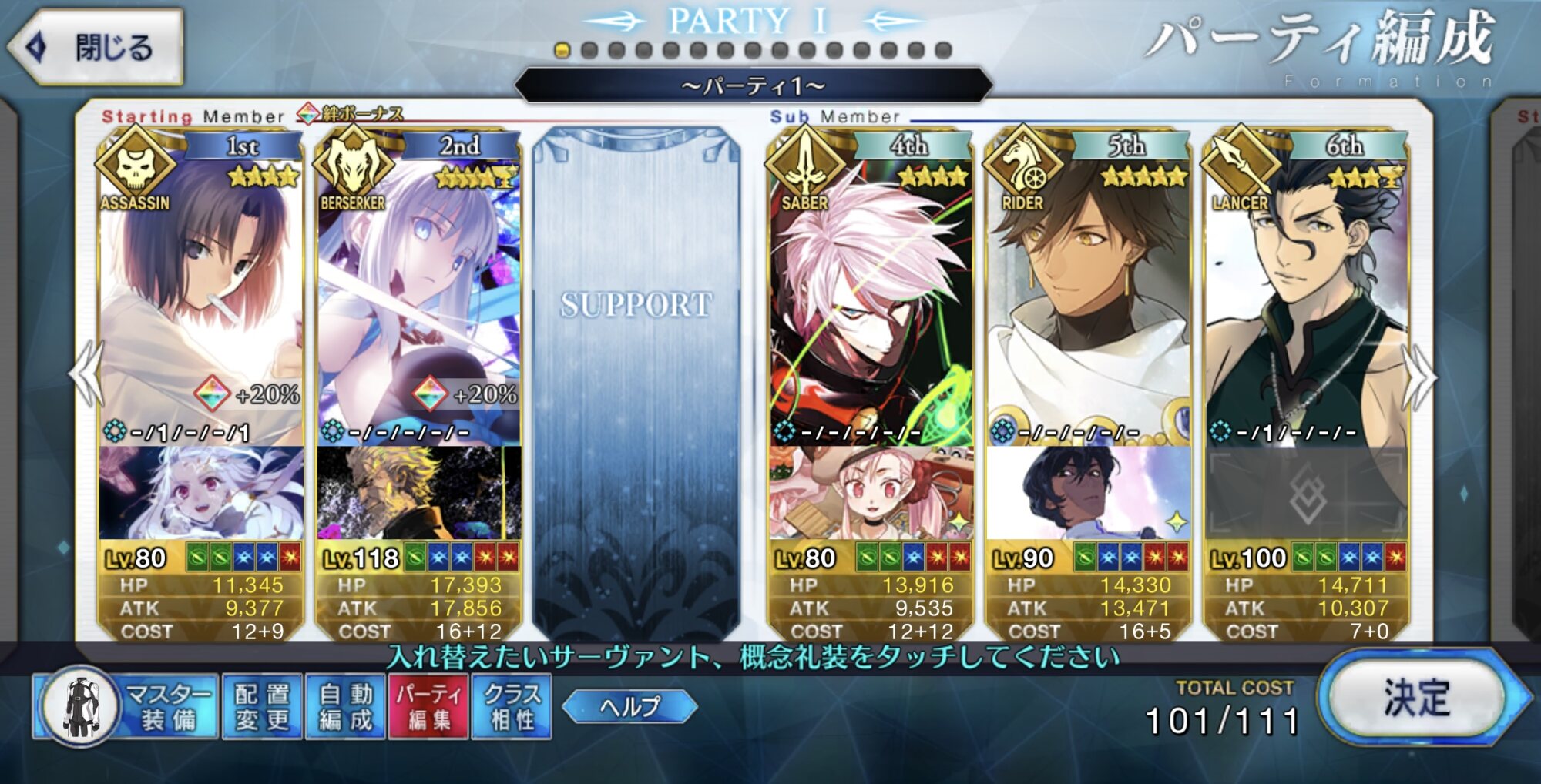1541x784 pixels.
Task: Rename the party via the パーティ1 banner
Action: [x=753, y=85]
